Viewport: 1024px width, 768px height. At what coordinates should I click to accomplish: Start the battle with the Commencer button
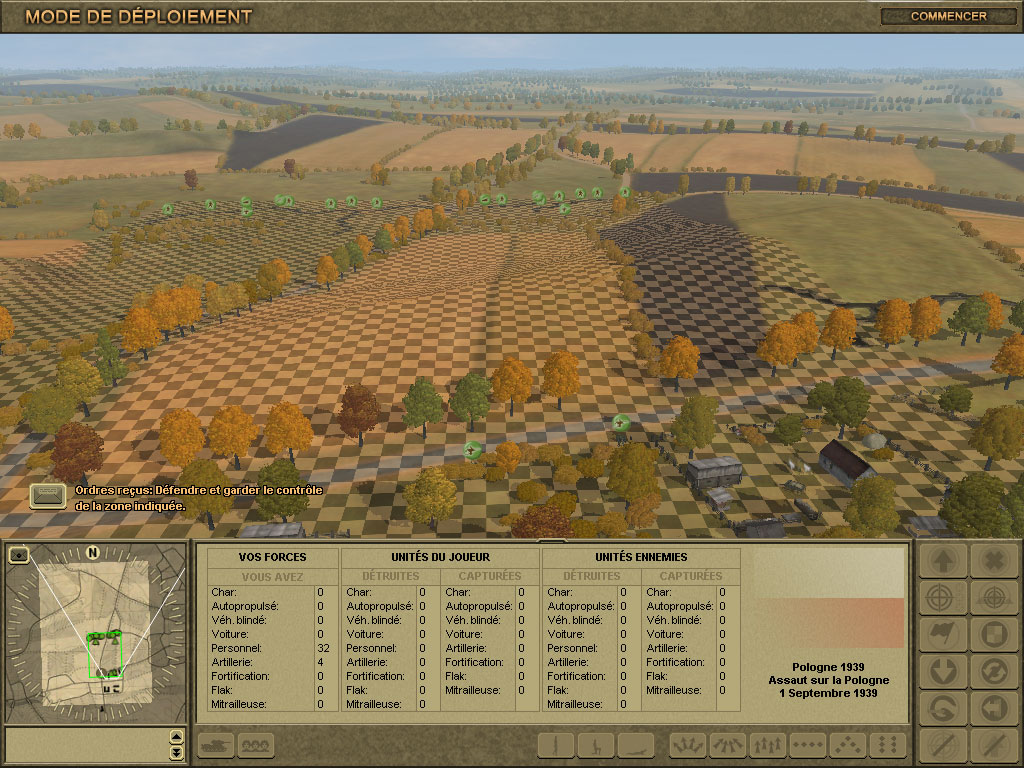[948, 16]
